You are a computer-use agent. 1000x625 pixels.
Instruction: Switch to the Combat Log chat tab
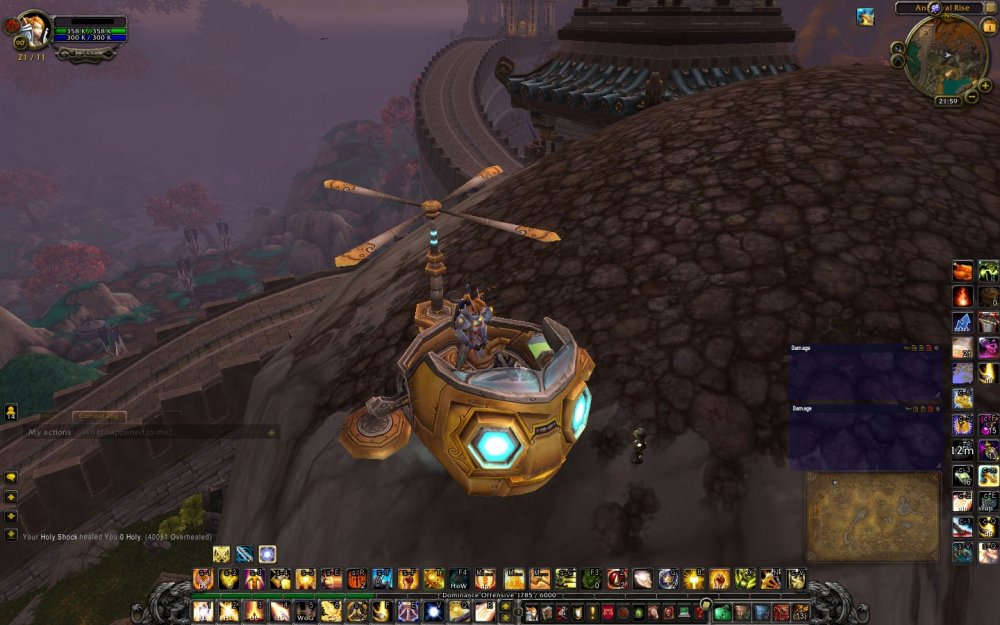tap(99, 415)
